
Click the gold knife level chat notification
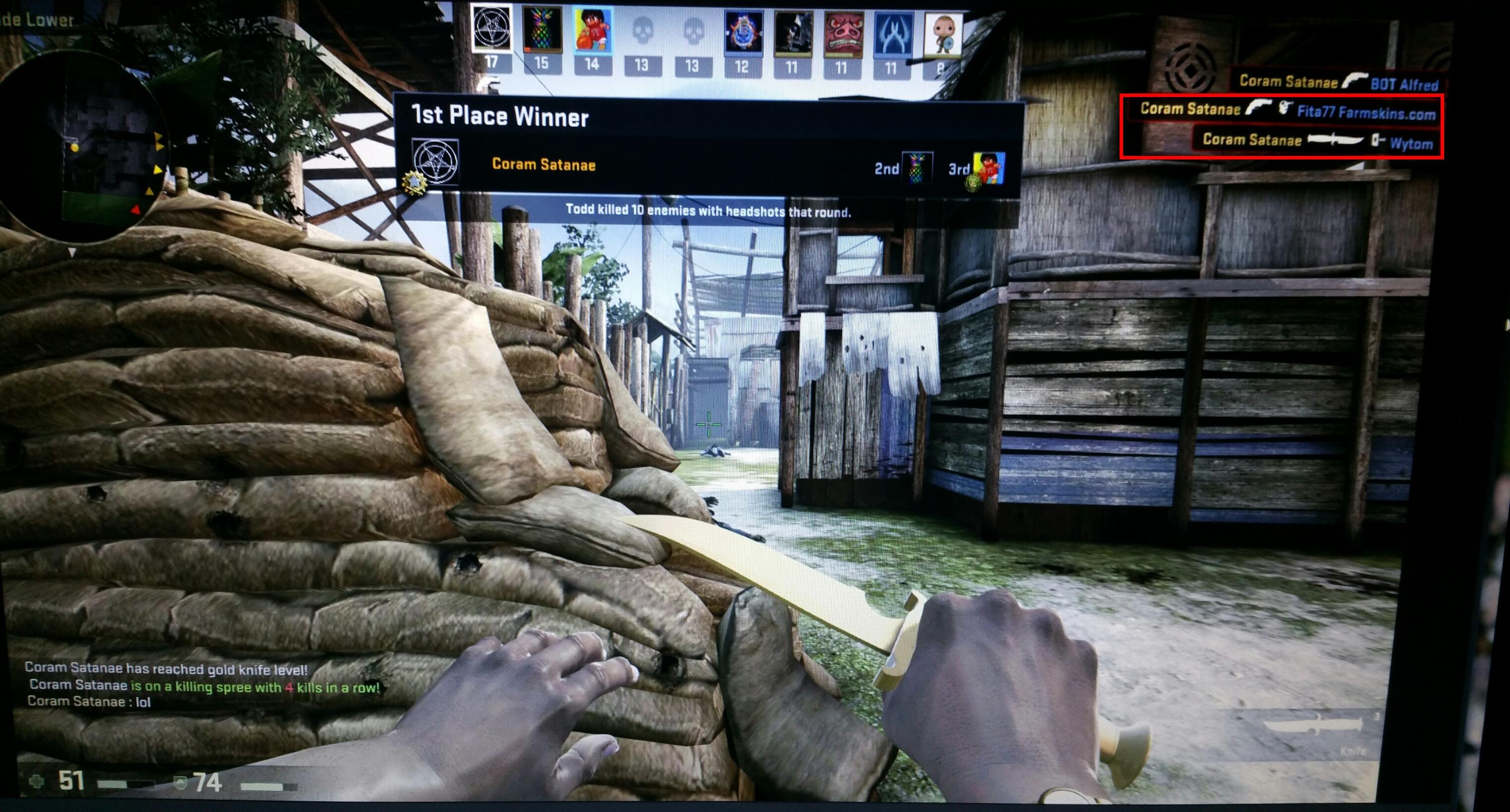[x=166, y=668]
